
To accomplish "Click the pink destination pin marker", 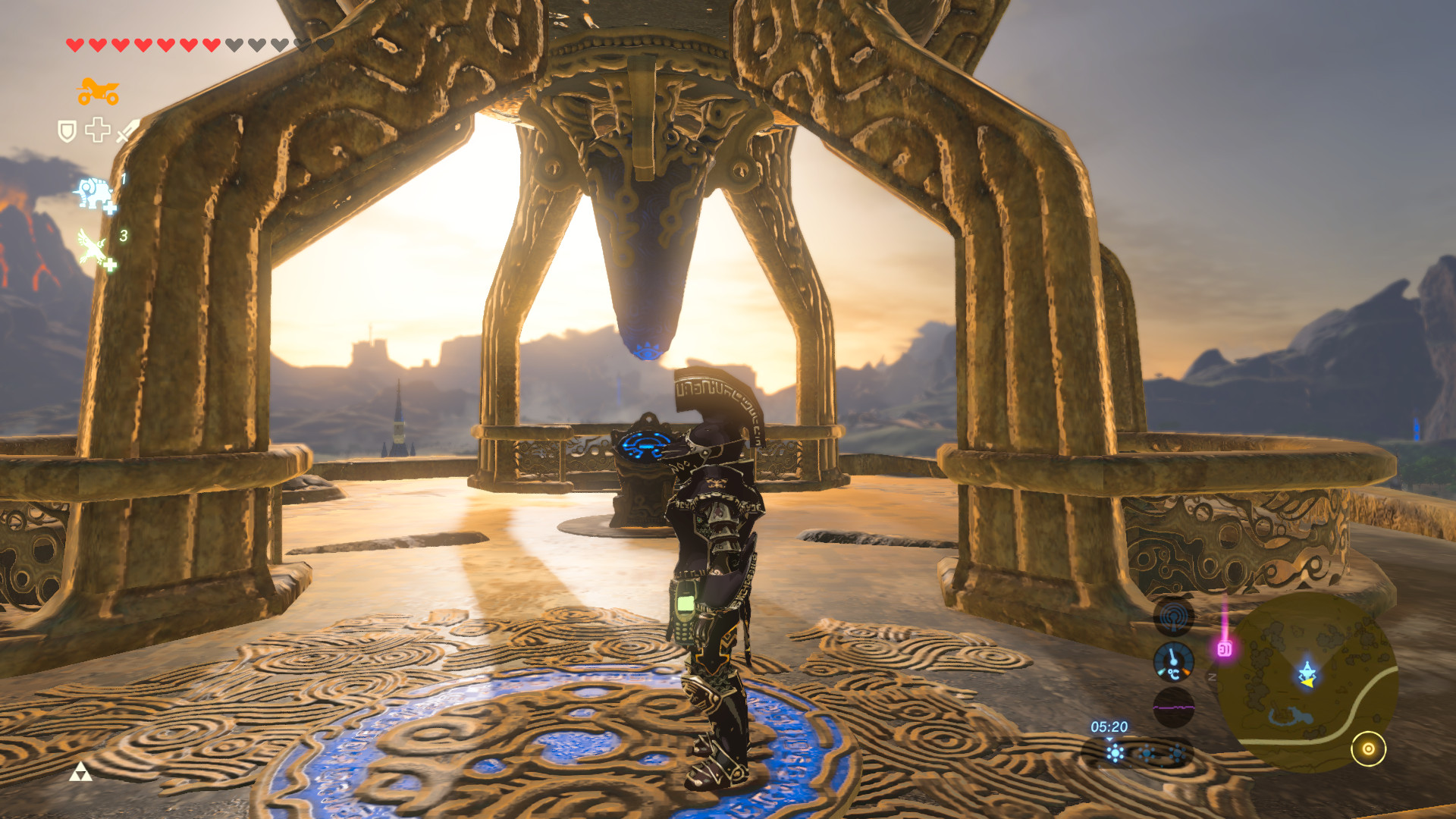I will [x=1225, y=648].
